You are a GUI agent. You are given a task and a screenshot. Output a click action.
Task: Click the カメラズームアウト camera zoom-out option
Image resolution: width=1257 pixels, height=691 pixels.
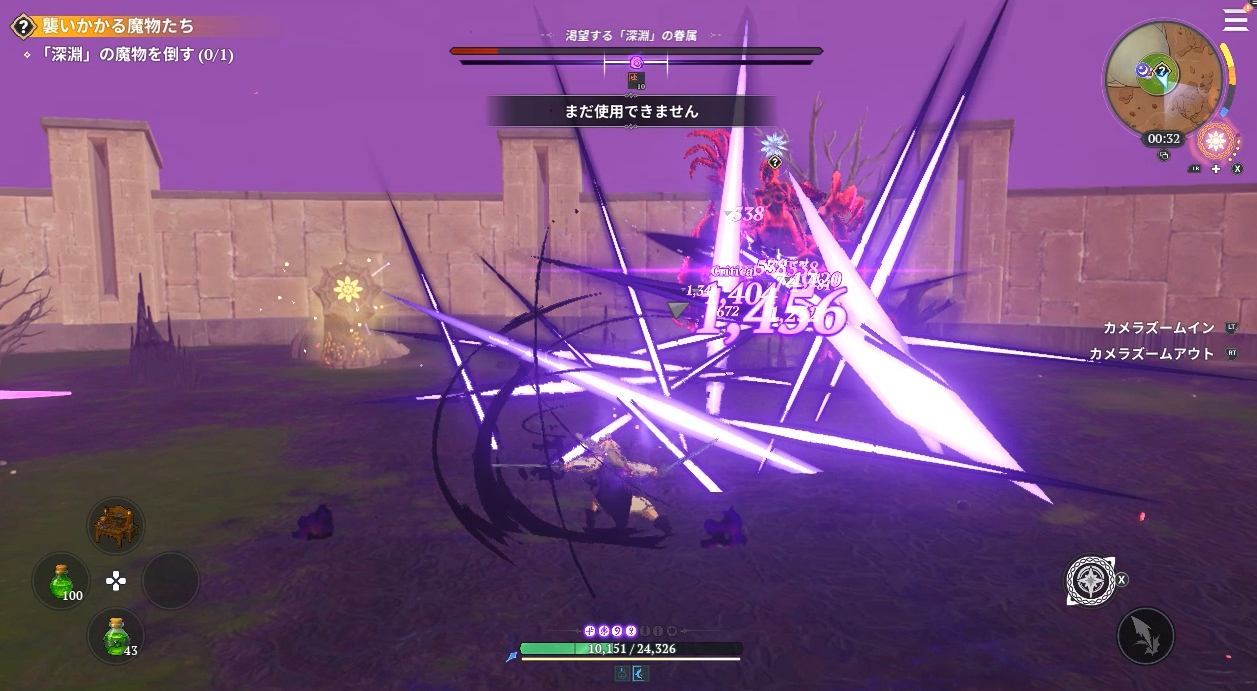[1150, 354]
